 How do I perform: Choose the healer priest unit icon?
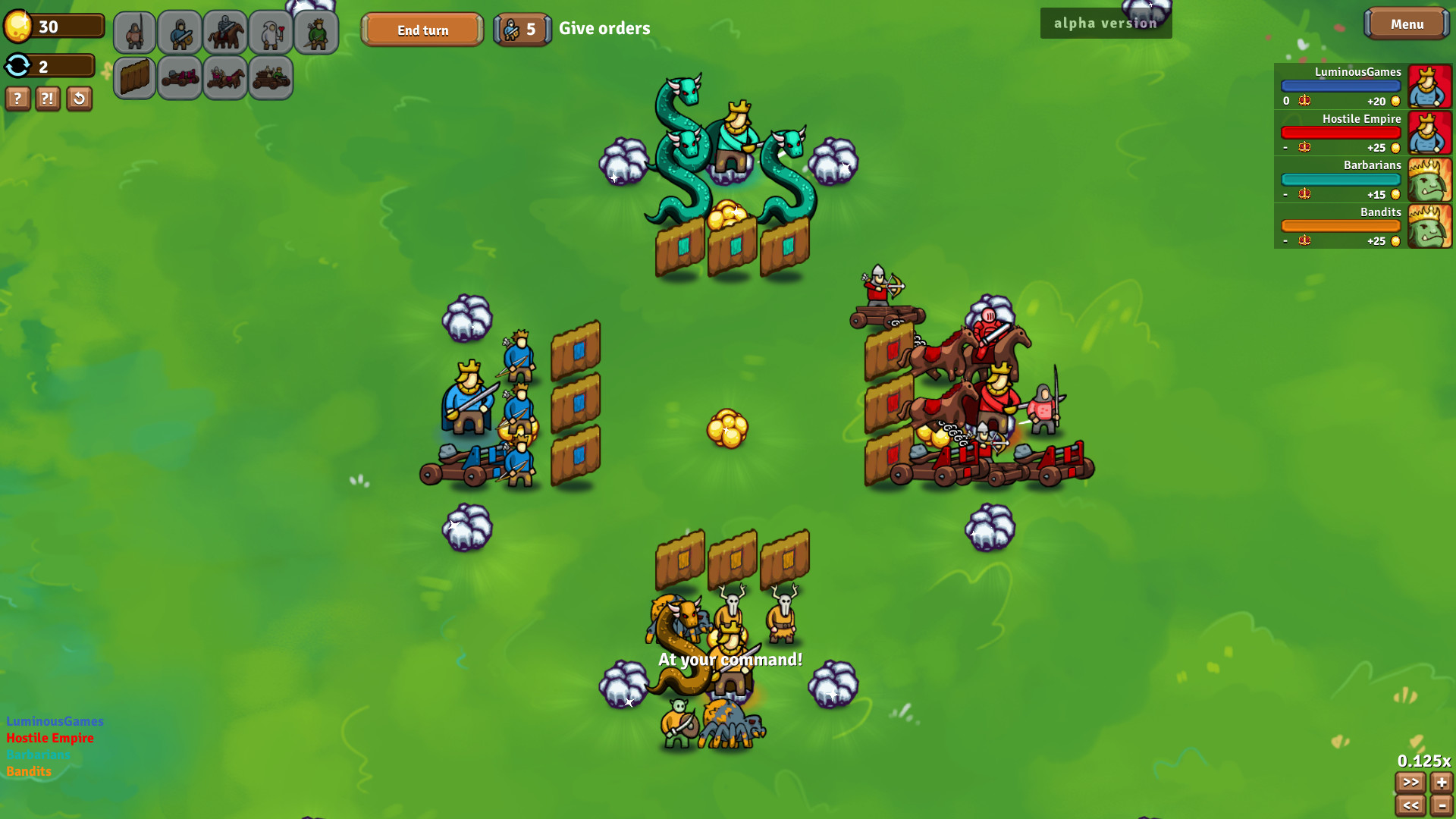click(x=271, y=32)
